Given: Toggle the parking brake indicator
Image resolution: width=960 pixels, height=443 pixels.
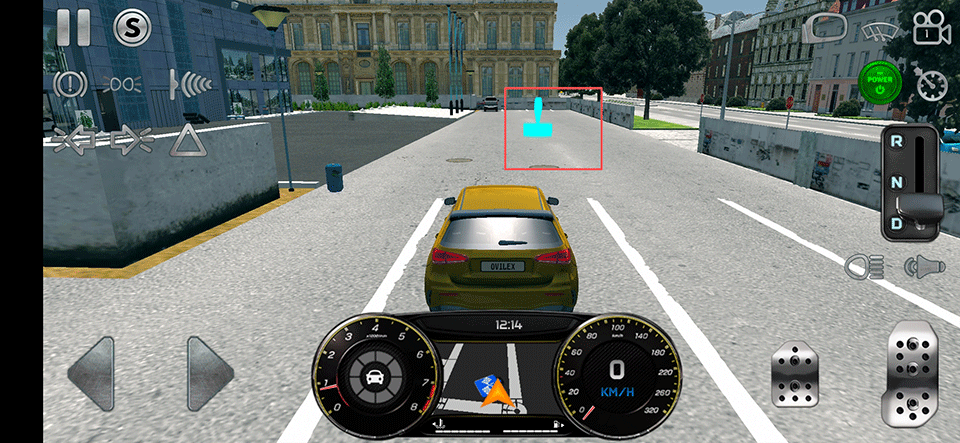Looking at the screenshot, I should (70, 83).
